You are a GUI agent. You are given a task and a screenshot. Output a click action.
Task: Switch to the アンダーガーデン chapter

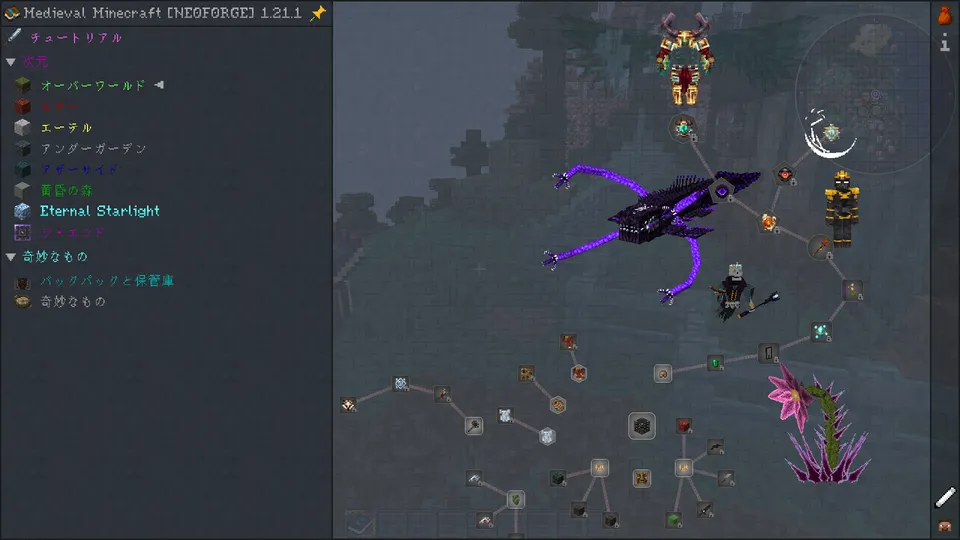[93, 149]
